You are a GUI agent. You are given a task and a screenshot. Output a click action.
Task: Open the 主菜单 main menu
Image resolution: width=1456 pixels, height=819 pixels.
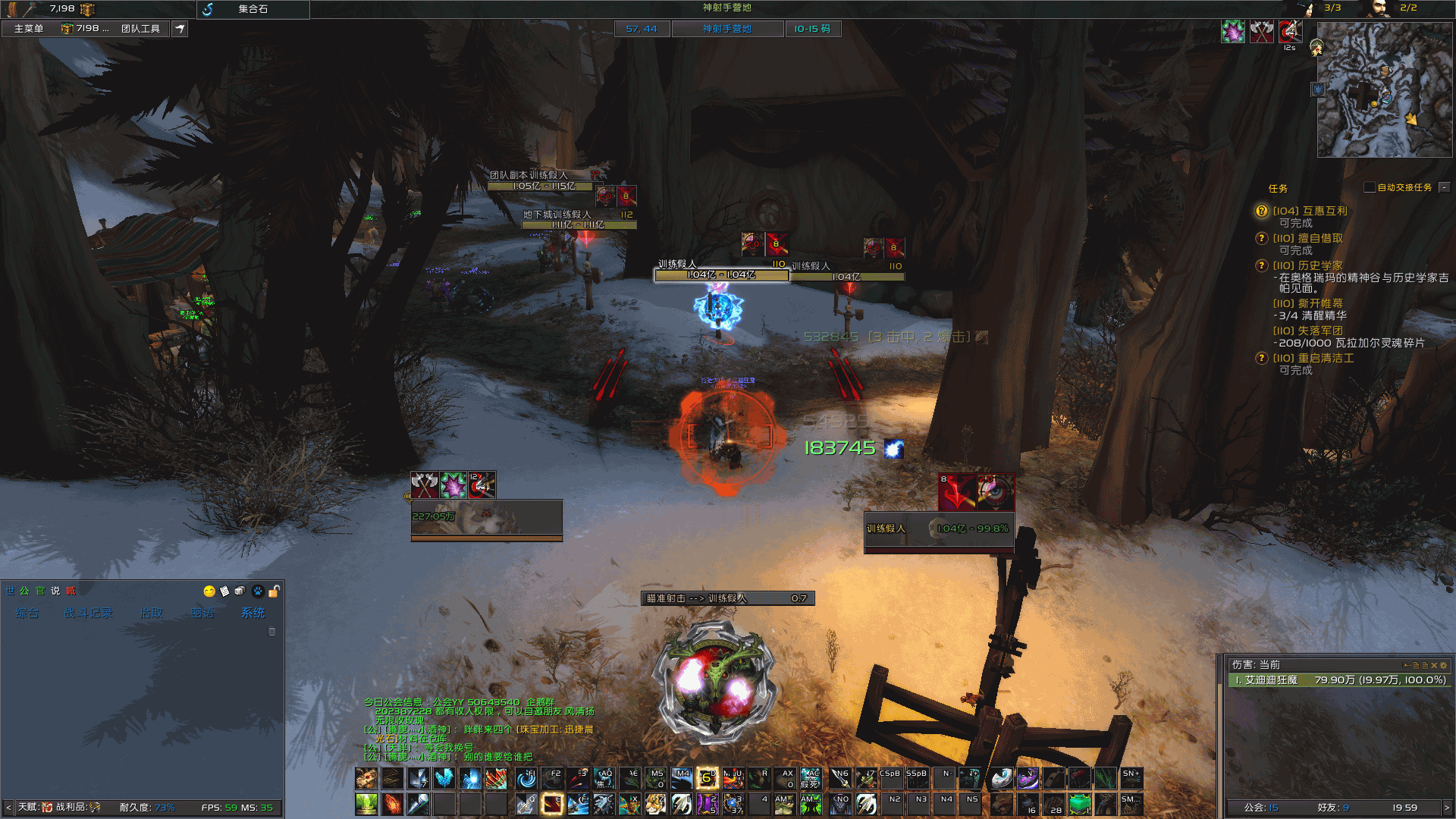tap(29, 29)
